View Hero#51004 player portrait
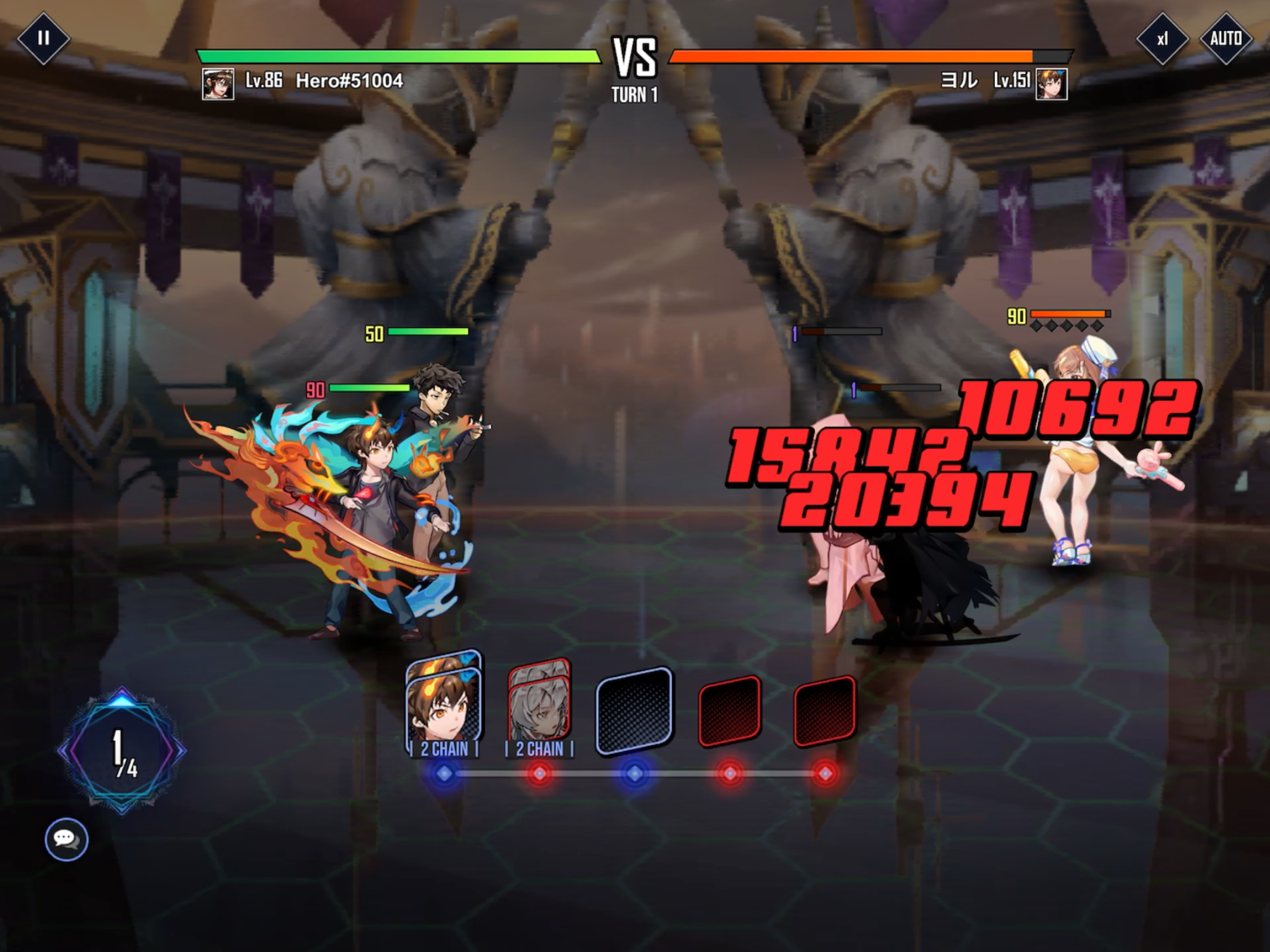 [x=218, y=84]
